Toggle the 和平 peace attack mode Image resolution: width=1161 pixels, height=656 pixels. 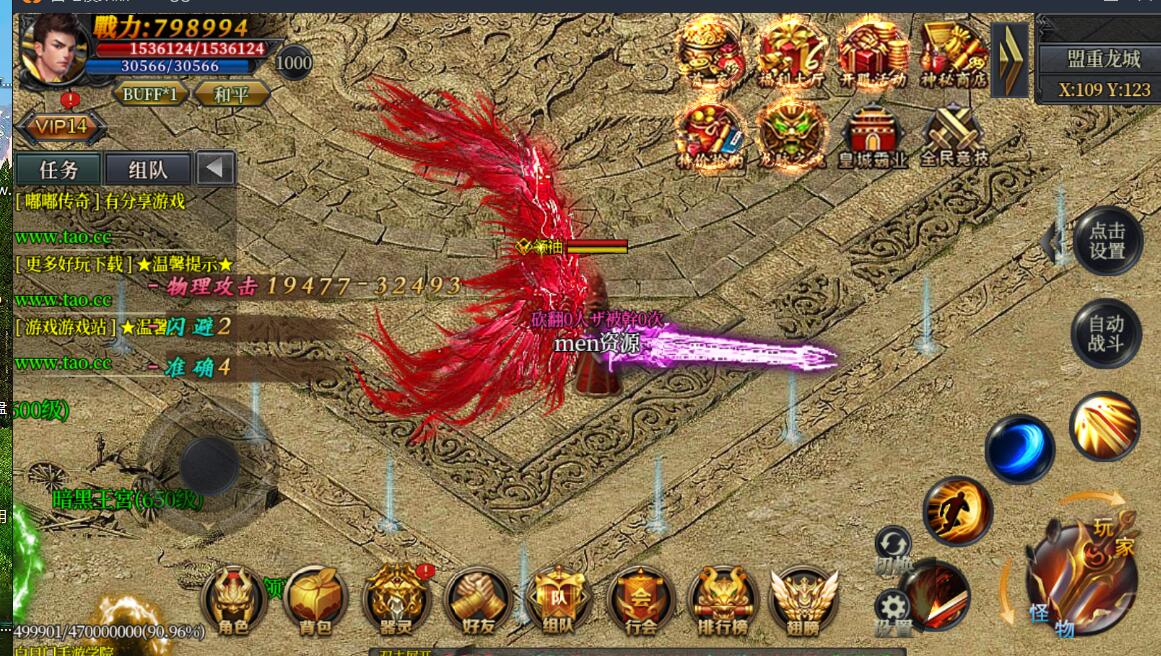click(231, 94)
